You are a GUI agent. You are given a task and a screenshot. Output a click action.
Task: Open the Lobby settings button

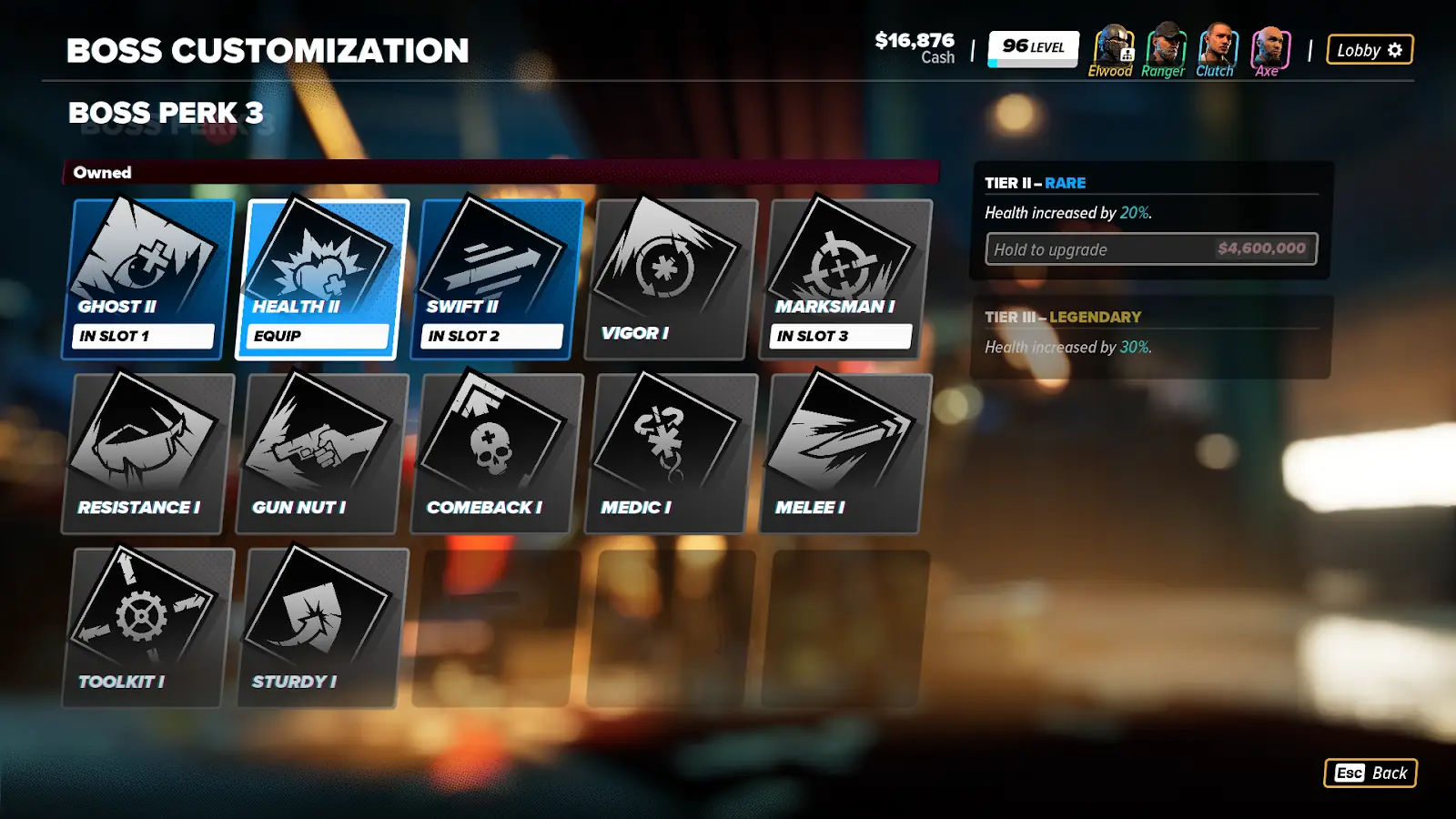coord(1370,50)
